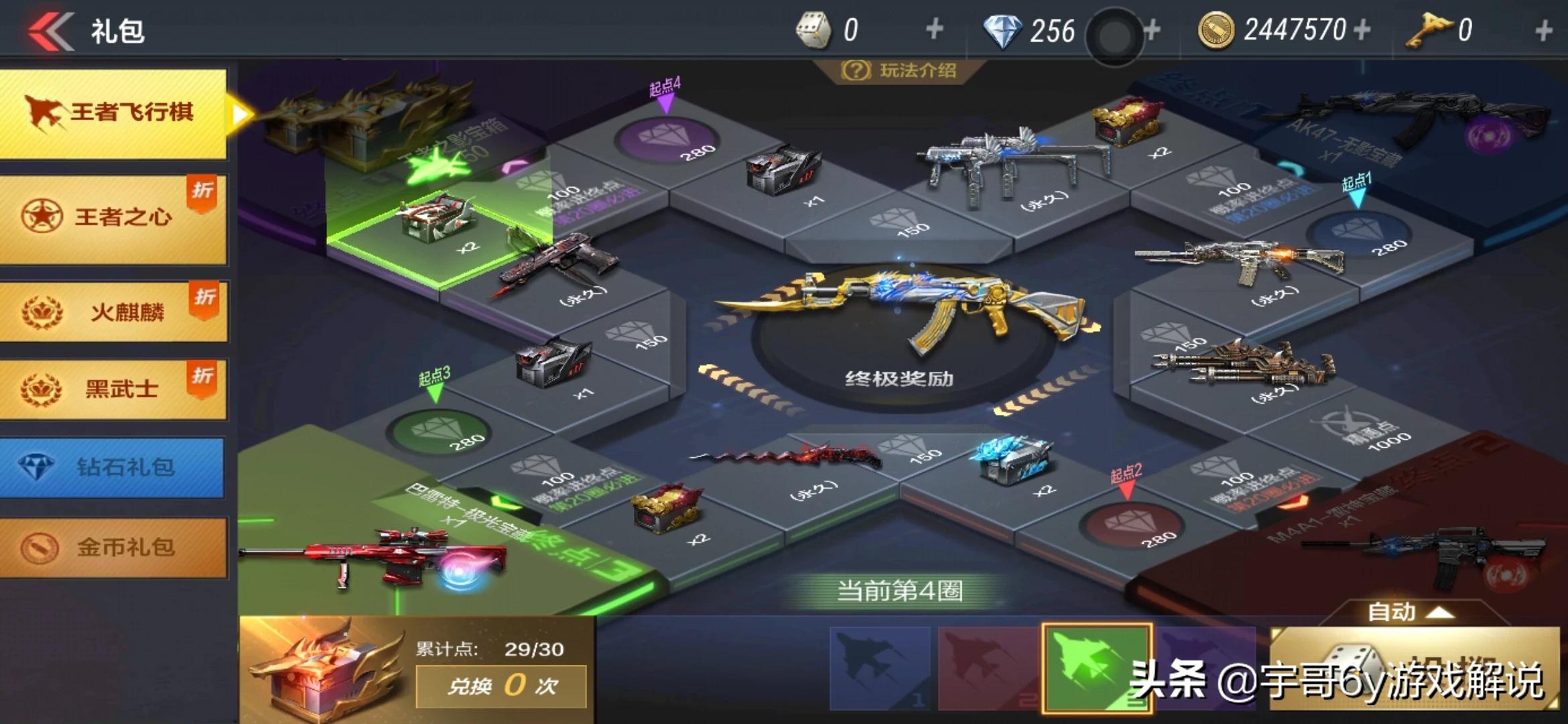The image size is (1568, 724).
Task: Go back using the red arrow
Action: pyautogui.click(x=51, y=31)
